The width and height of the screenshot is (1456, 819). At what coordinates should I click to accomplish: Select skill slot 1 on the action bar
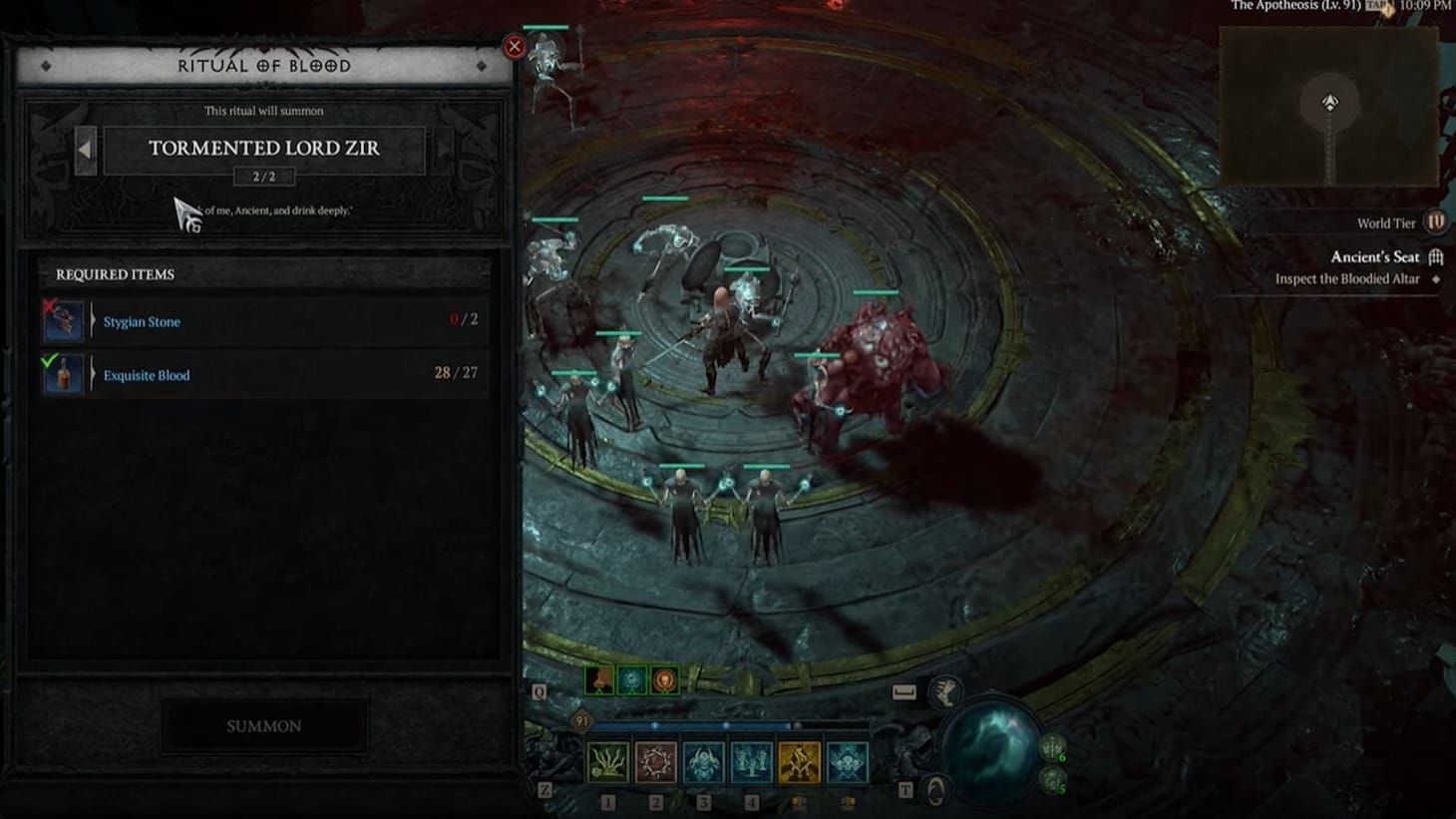[x=605, y=762]
